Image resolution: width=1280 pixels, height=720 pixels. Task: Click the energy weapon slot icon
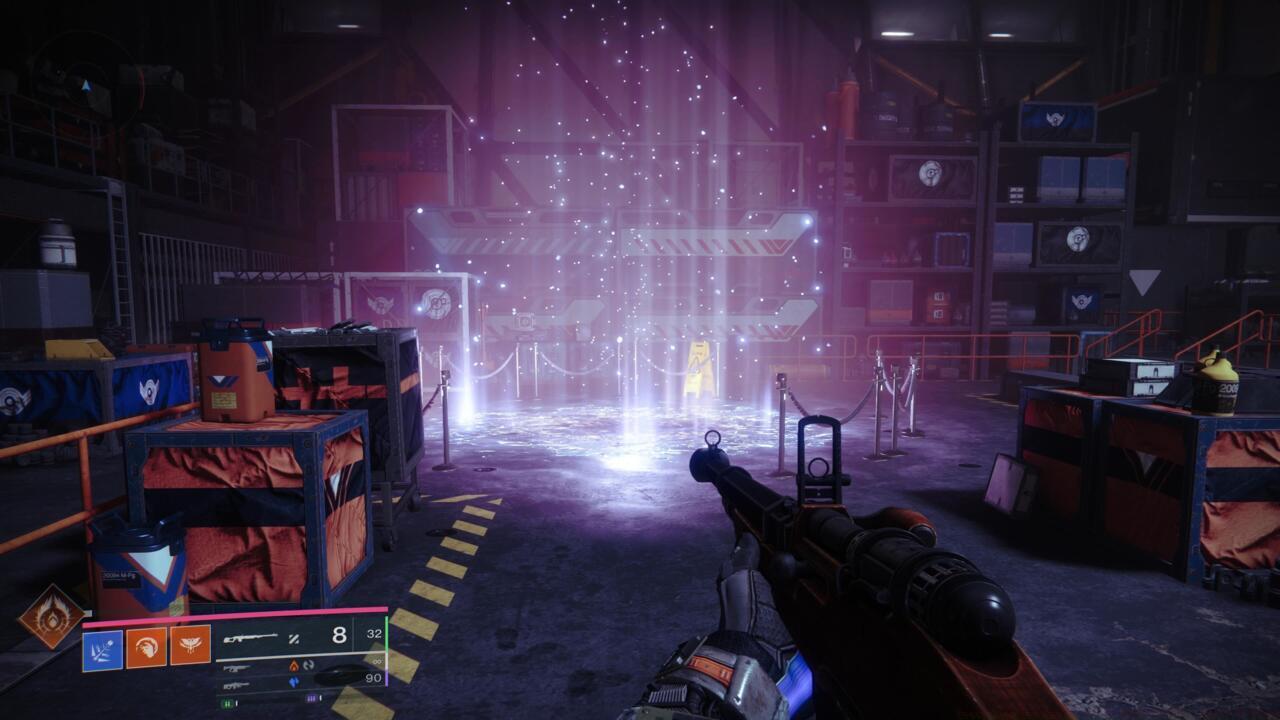pos(234,667)
